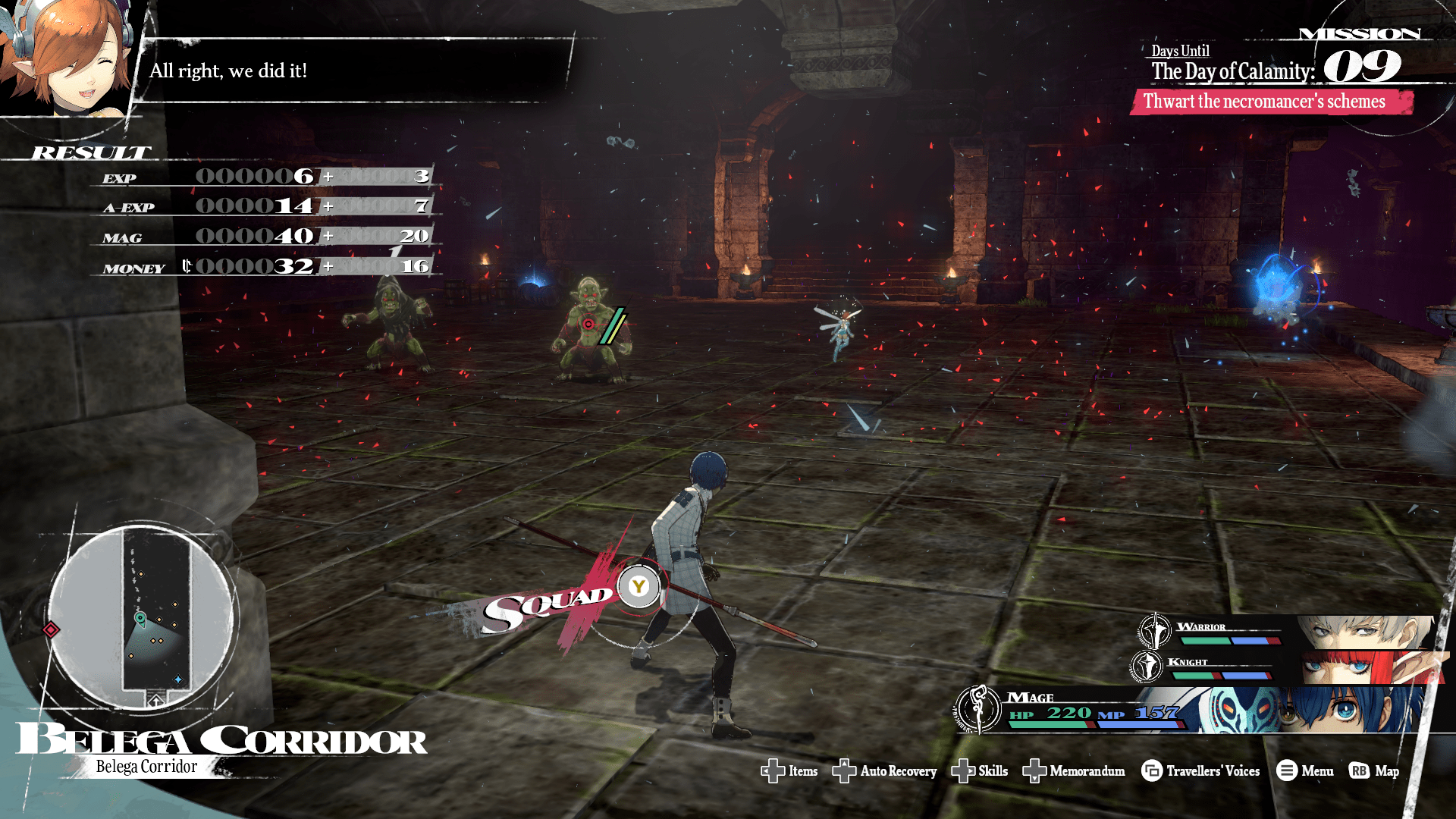Open the Skills shortcut

click(979, 771)
